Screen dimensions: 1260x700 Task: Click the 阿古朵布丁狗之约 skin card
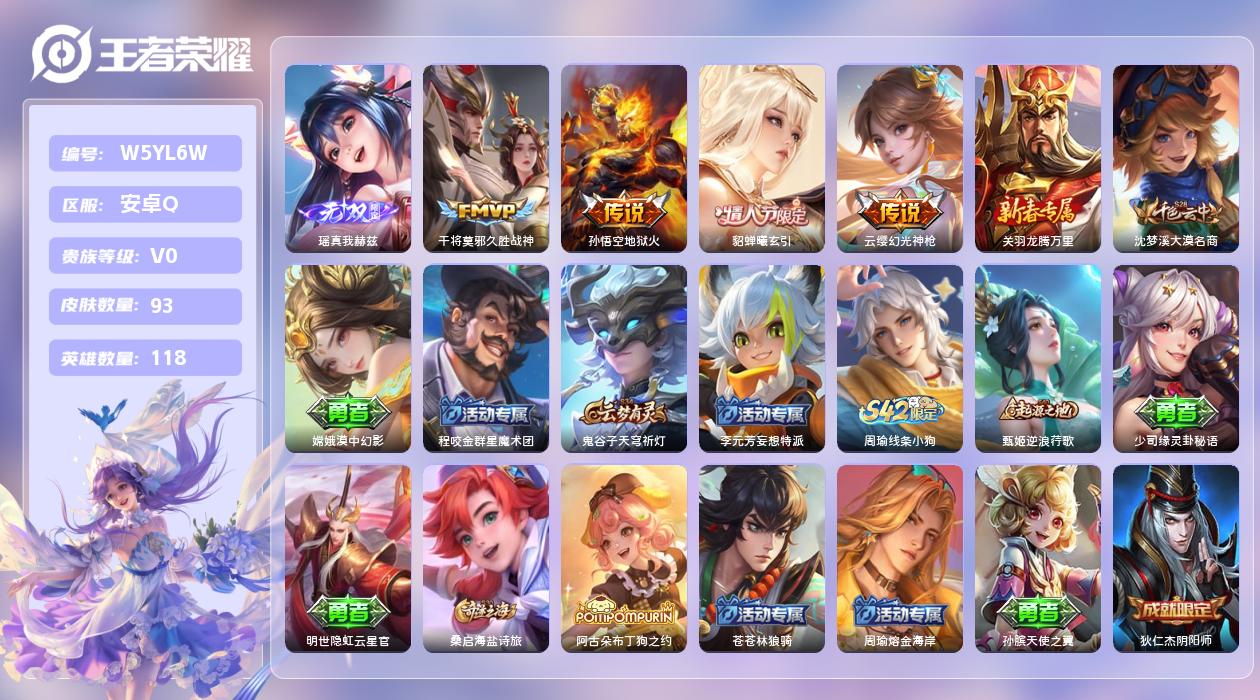tap(623, 558)
